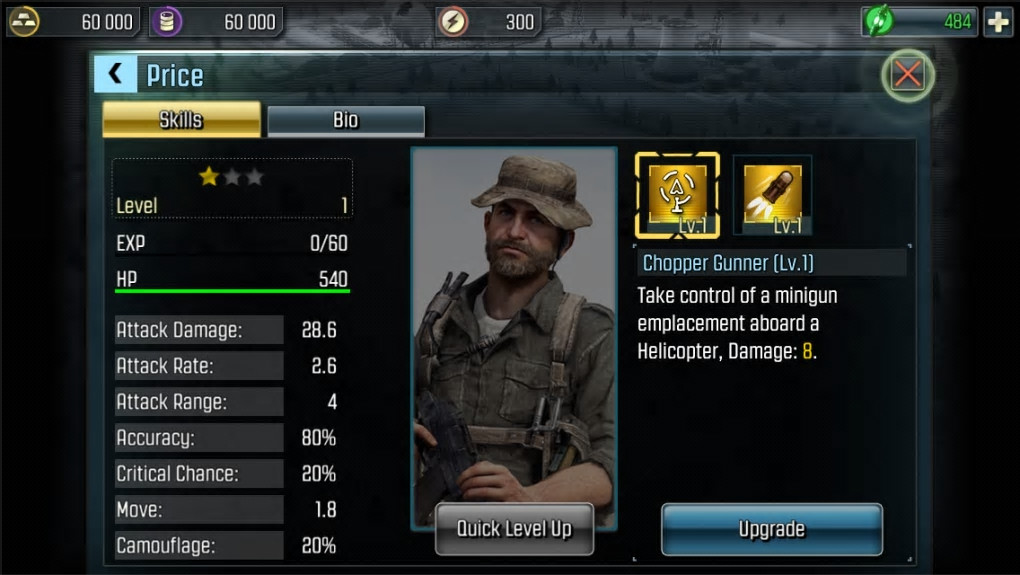1020x575 pixels.
Task: Switch to the Skills tab
Action: click(x=181, y=120)
